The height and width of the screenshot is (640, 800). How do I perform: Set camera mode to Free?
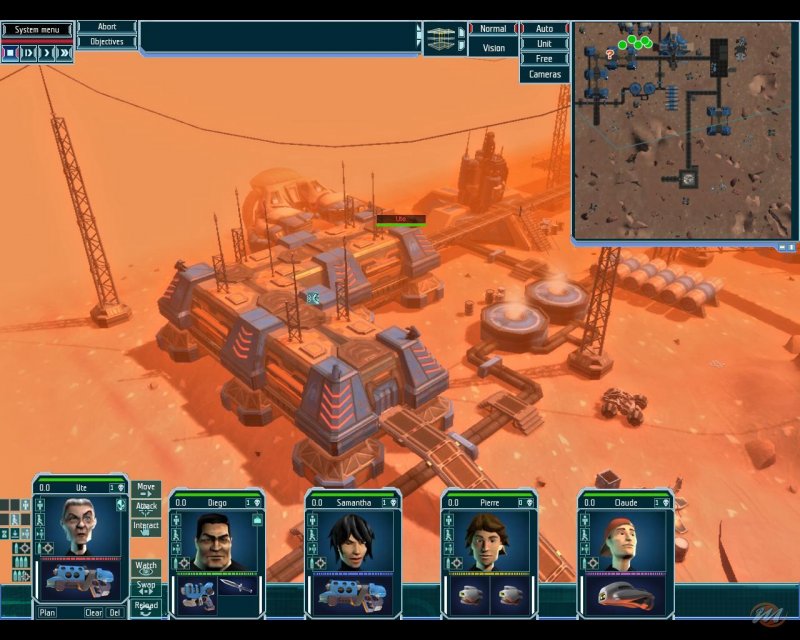coord(545,59)
